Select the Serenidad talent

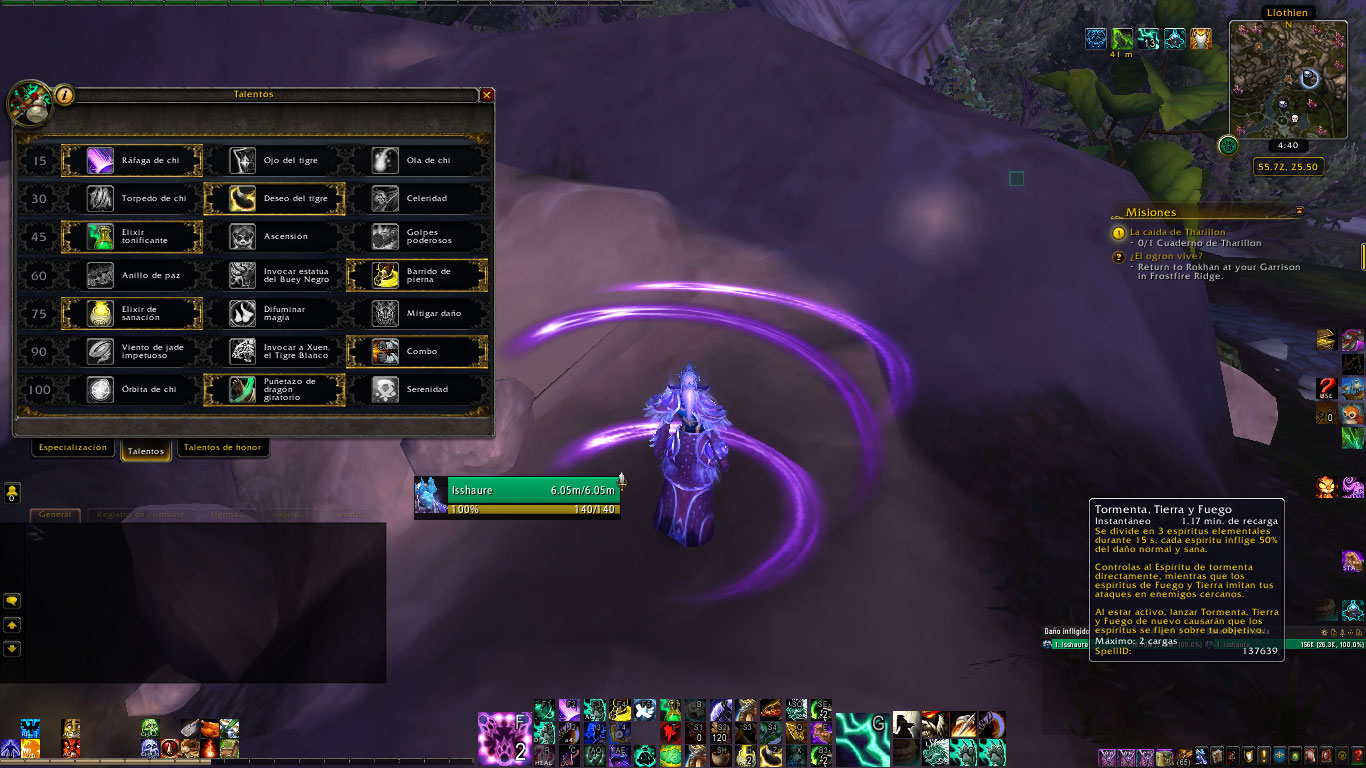(416, 389)
